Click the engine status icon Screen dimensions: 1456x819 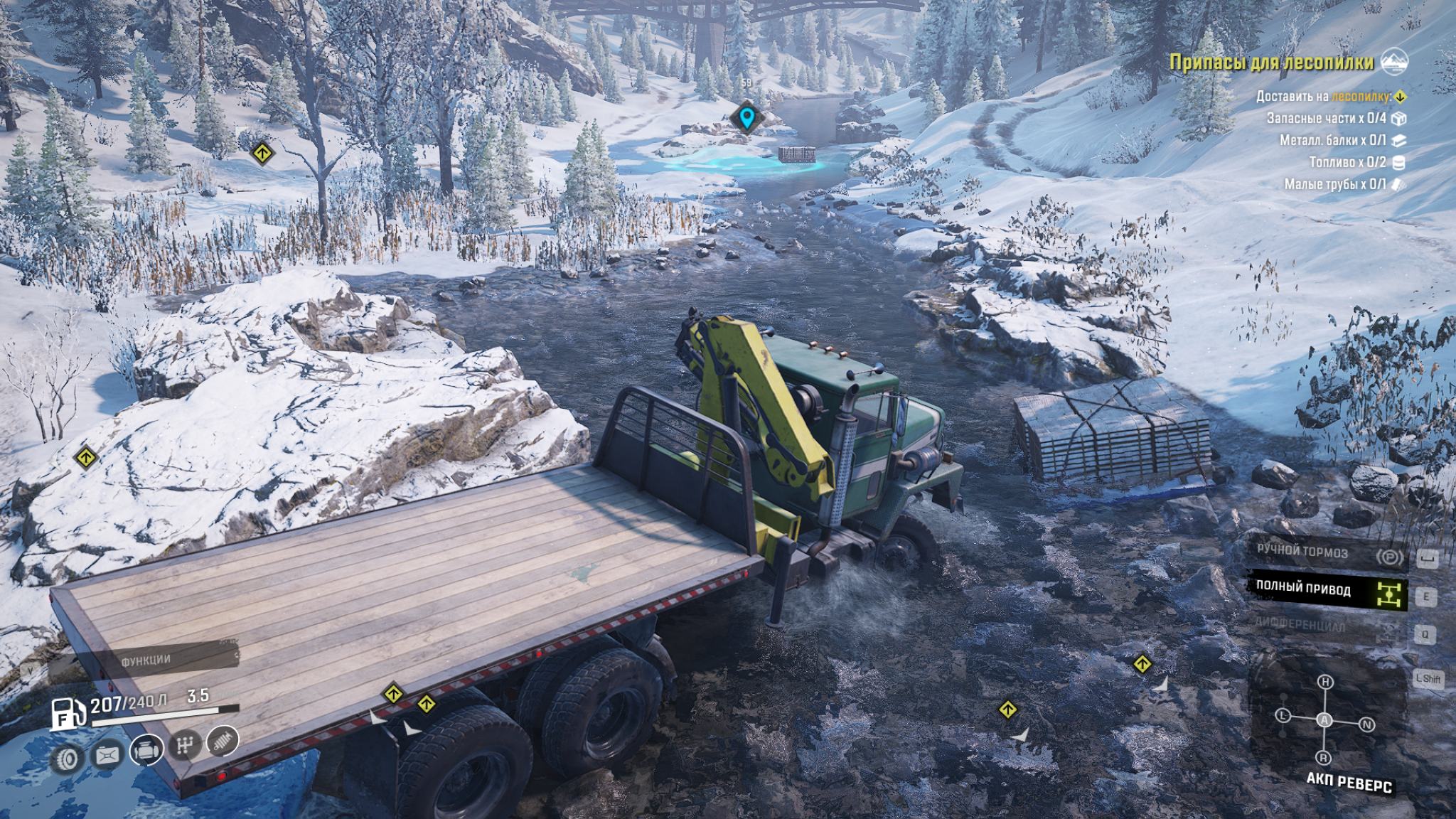pos(146,749)
